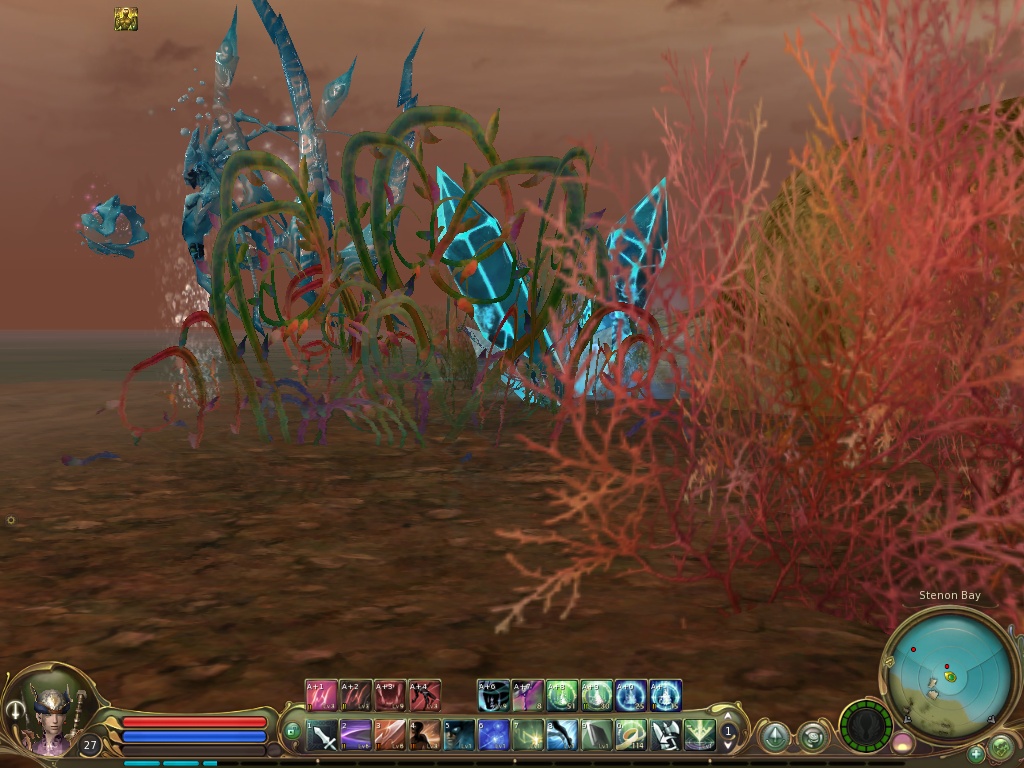Activate the green lightning skill in slot 7
The width and height of the screenshot is (1024, 768).
click(528, 736)
